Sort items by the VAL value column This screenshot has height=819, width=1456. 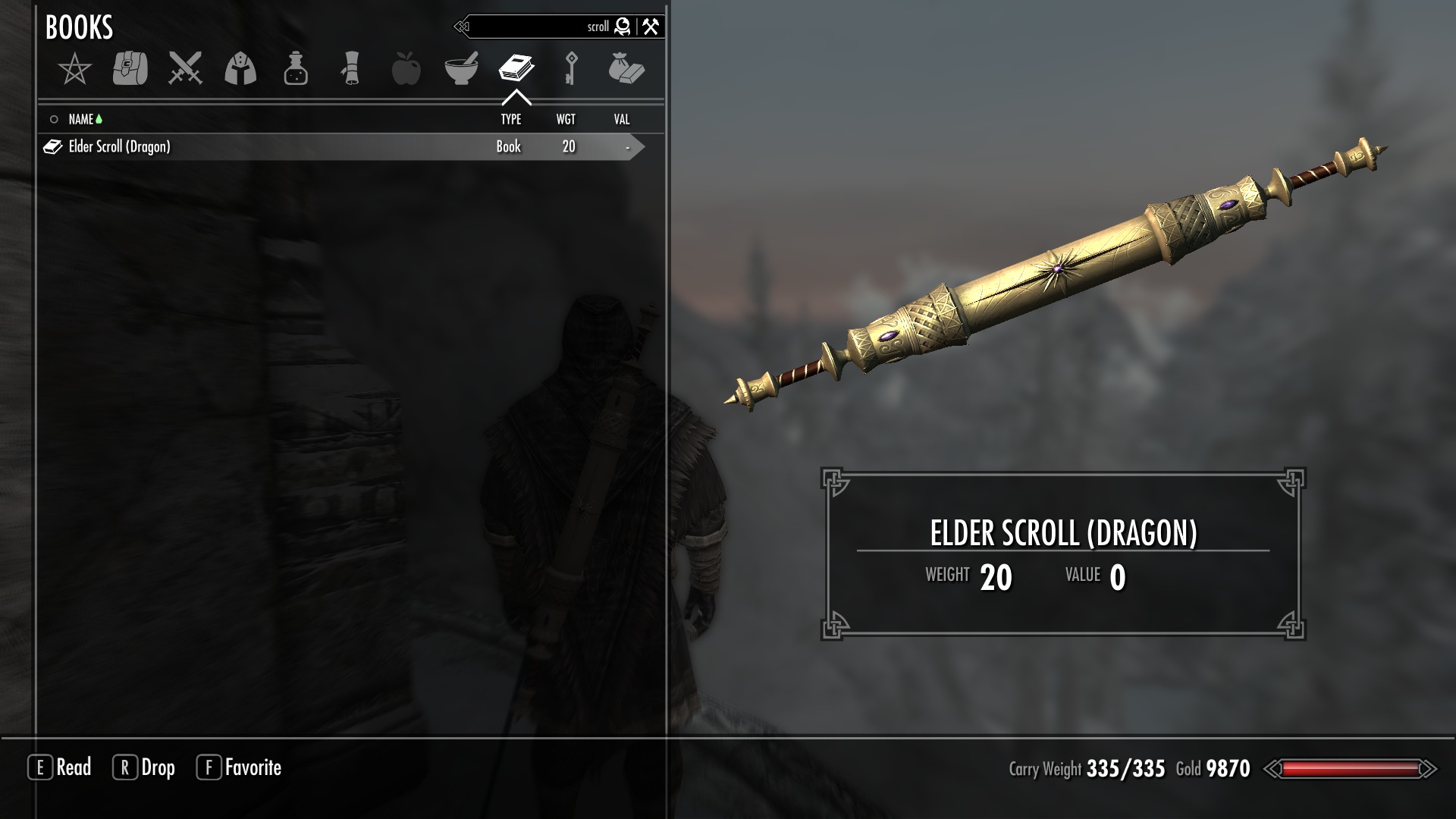point(621,119)
